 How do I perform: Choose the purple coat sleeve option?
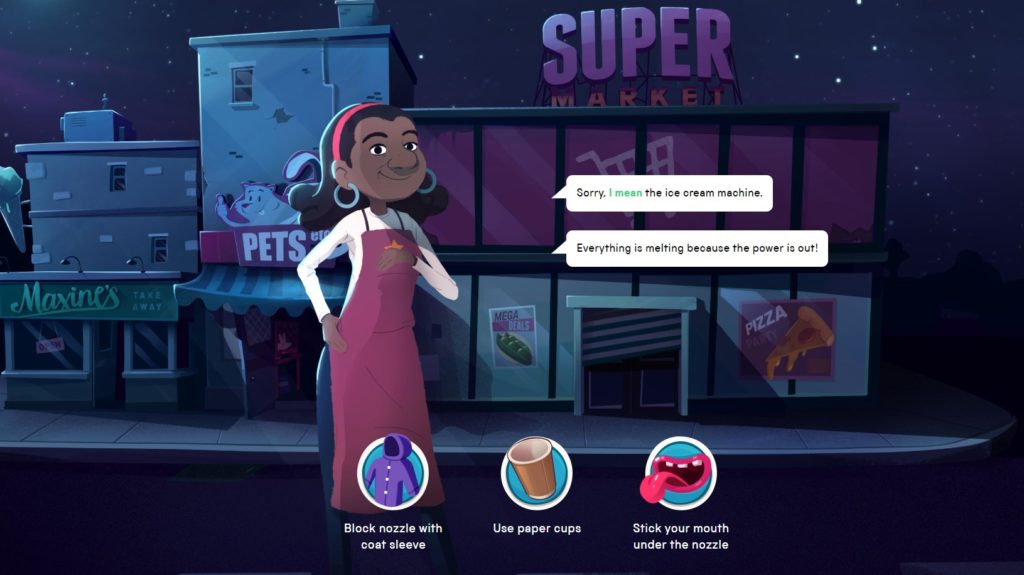pyautogui.click(x=393, y=473)
